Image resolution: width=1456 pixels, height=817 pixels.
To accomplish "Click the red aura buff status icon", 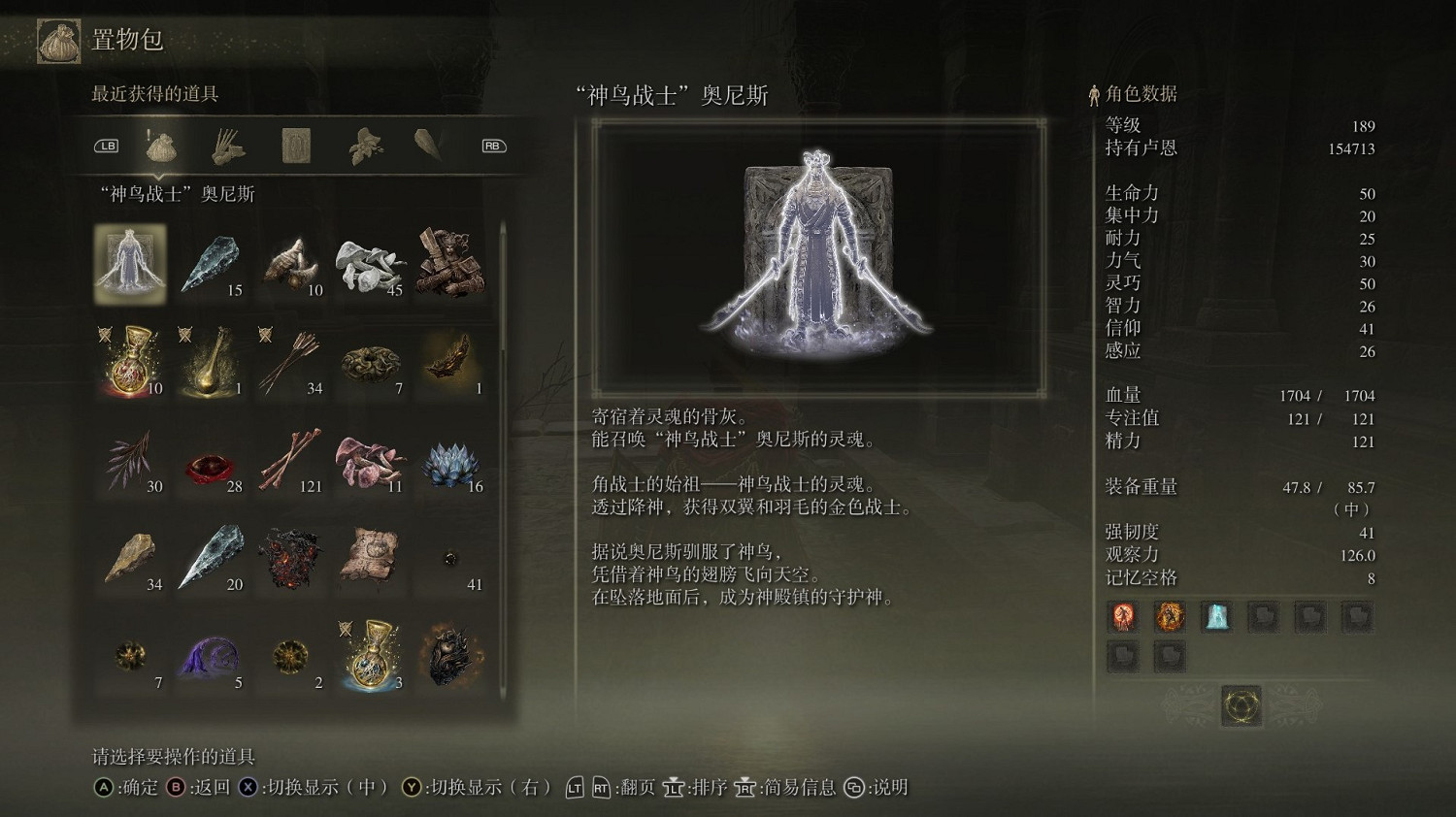I will click(1123, 617).
